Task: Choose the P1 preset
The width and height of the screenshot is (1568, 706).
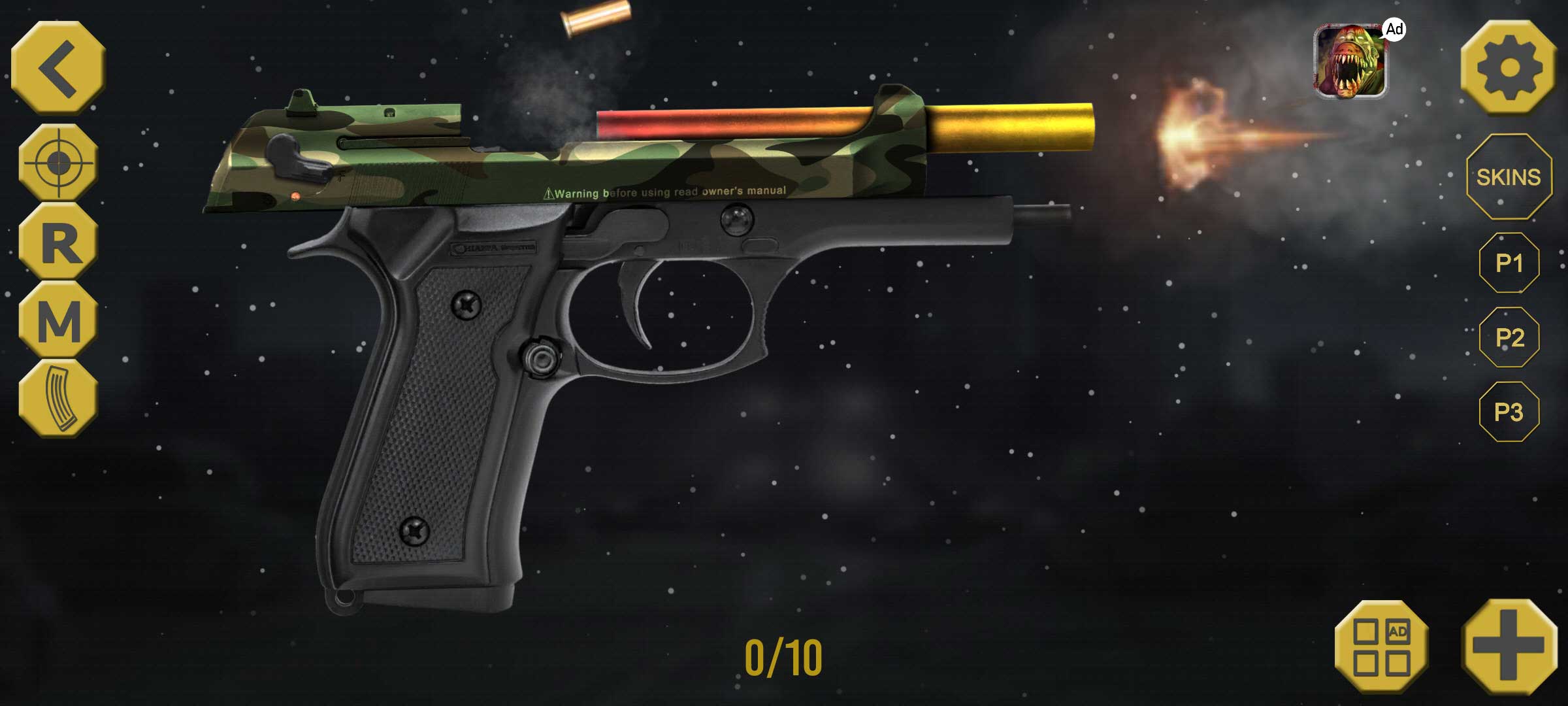Action: point(1509,263)
